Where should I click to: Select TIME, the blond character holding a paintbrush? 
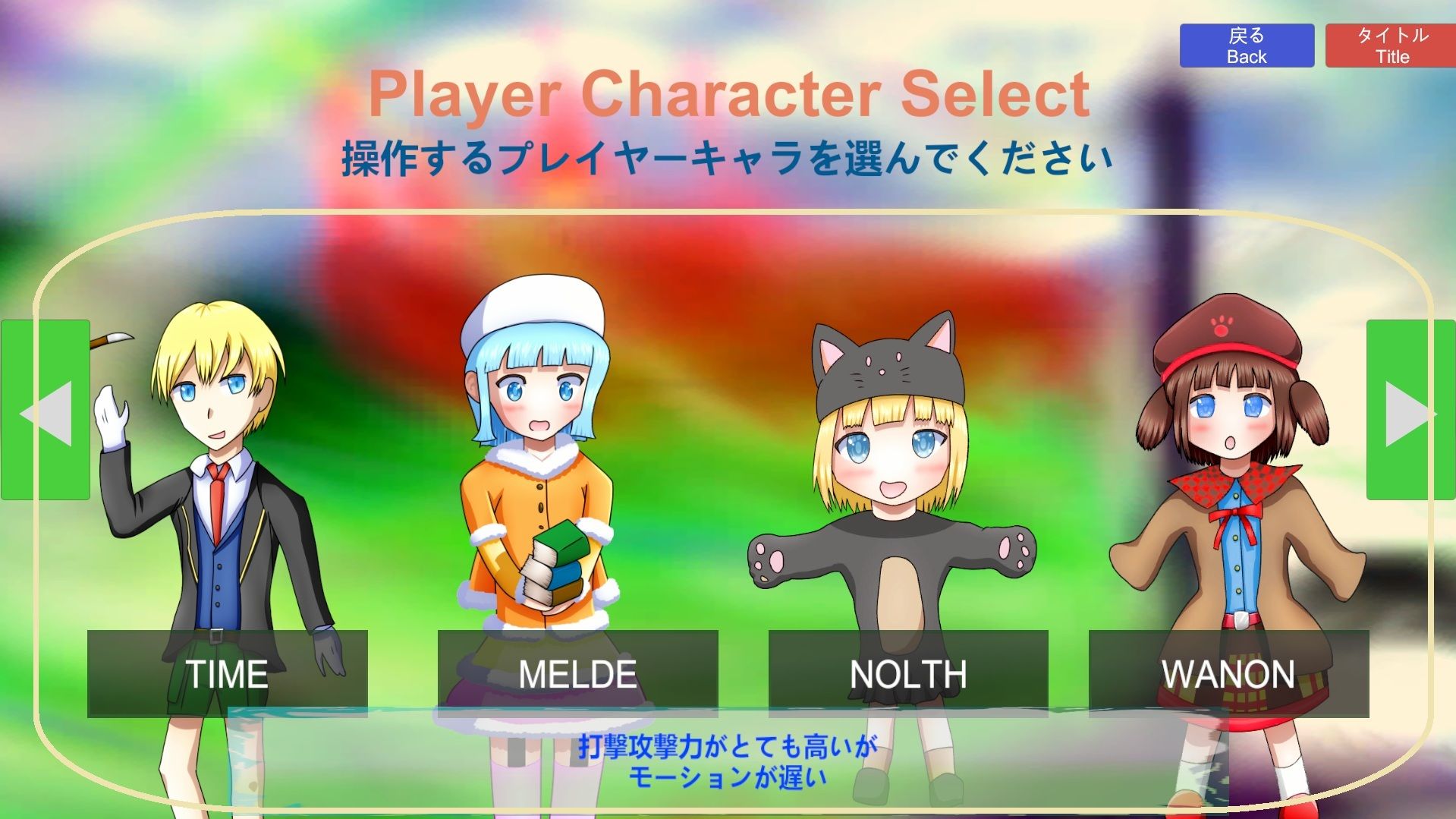tap(220, 493)
